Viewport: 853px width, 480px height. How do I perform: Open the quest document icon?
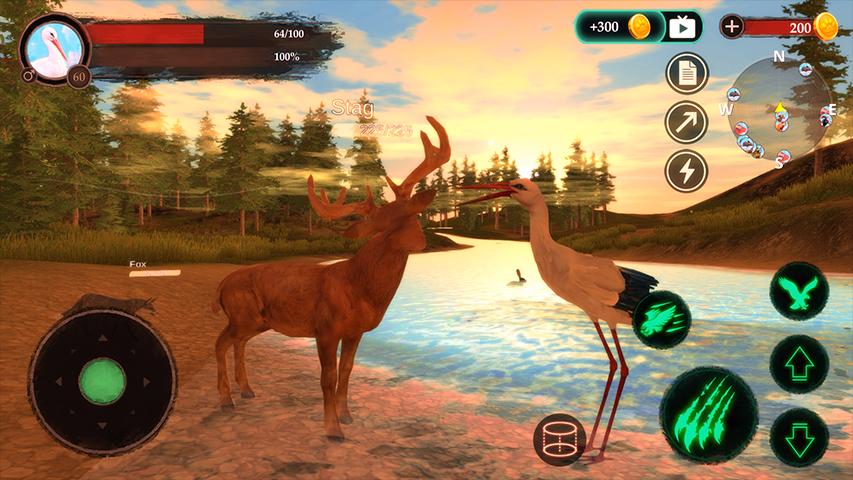pos(687,73)
